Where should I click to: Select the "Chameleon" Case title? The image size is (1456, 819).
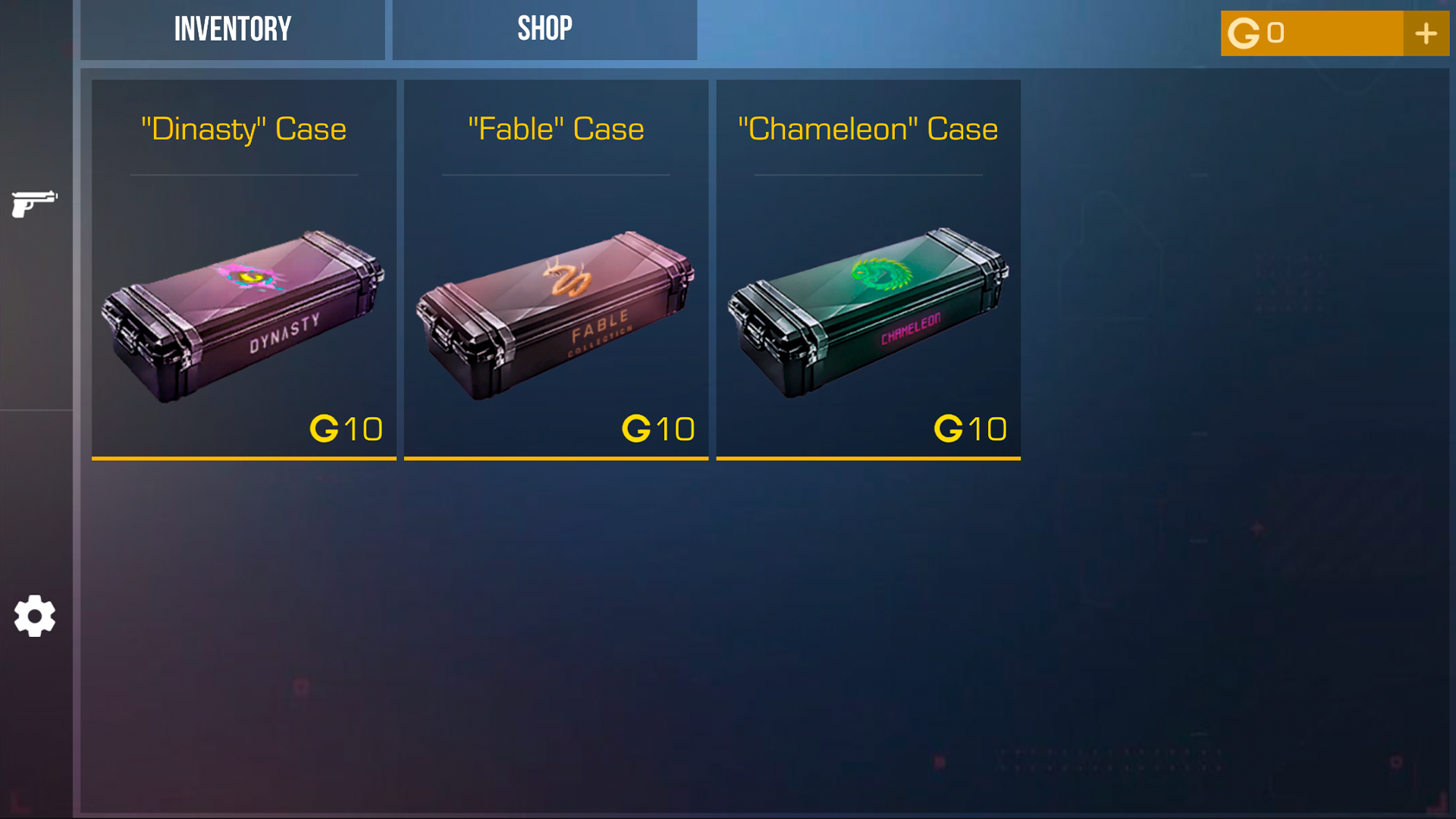tap(868, 129)
